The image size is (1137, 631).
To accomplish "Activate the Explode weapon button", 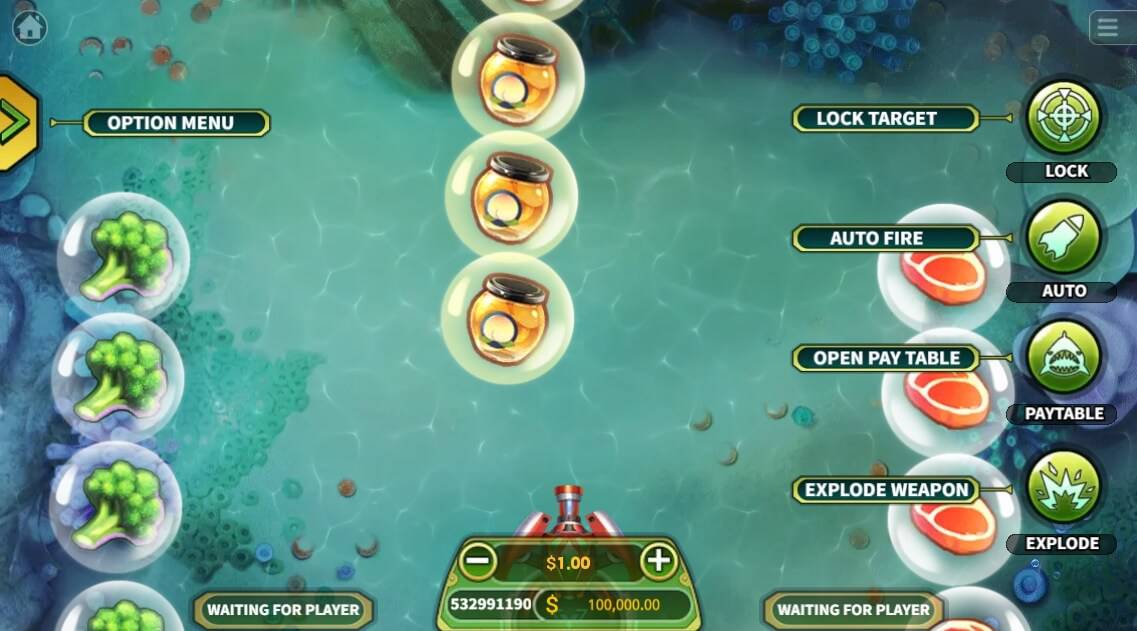I will (x=1064, y=488).
